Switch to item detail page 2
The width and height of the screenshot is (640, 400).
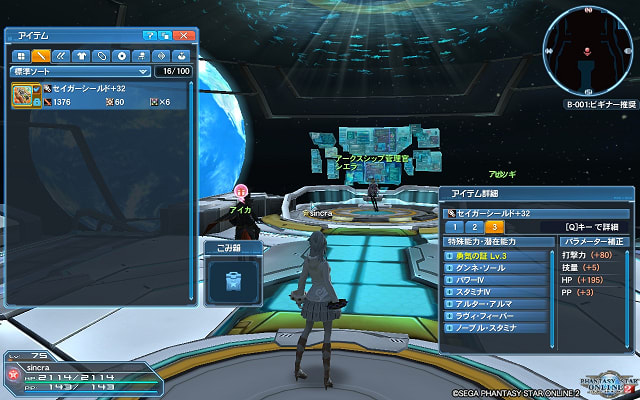point(474,228)
